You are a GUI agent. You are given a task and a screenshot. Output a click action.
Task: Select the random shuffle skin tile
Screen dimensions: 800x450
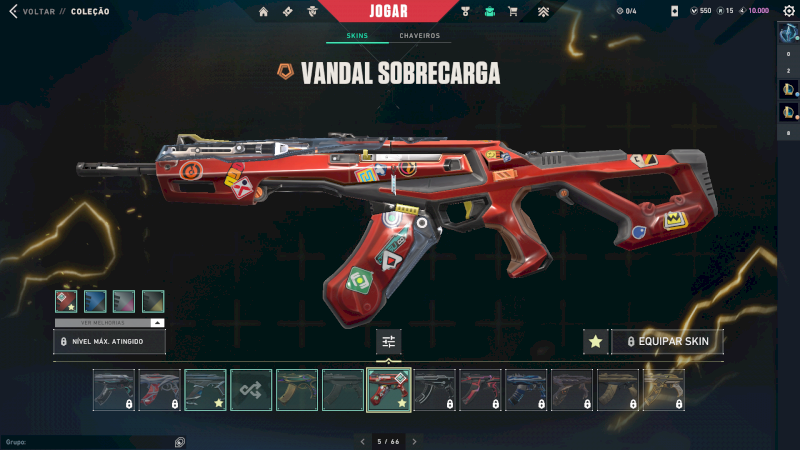pos(251,390)
